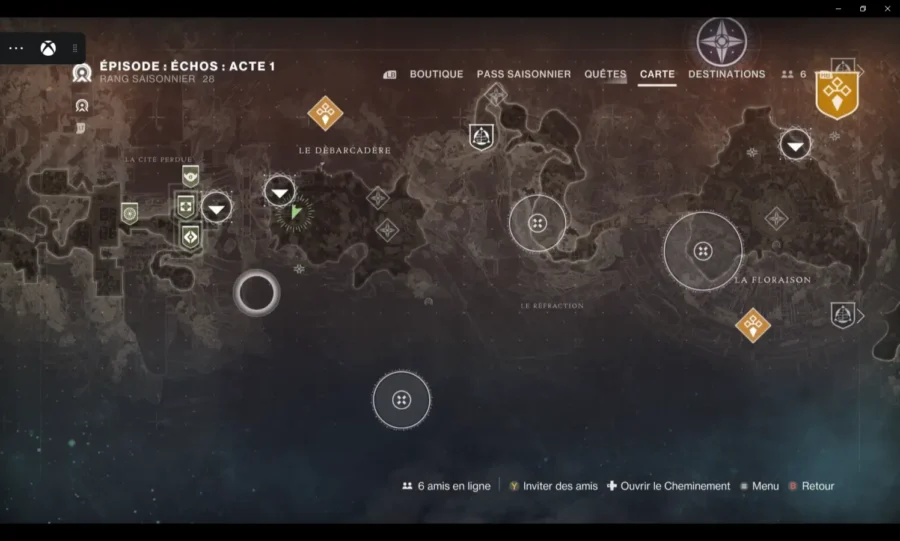Open the friends roster icon showing 6
900x541 pixels.
pyautogui.click(x=793, y=74)
